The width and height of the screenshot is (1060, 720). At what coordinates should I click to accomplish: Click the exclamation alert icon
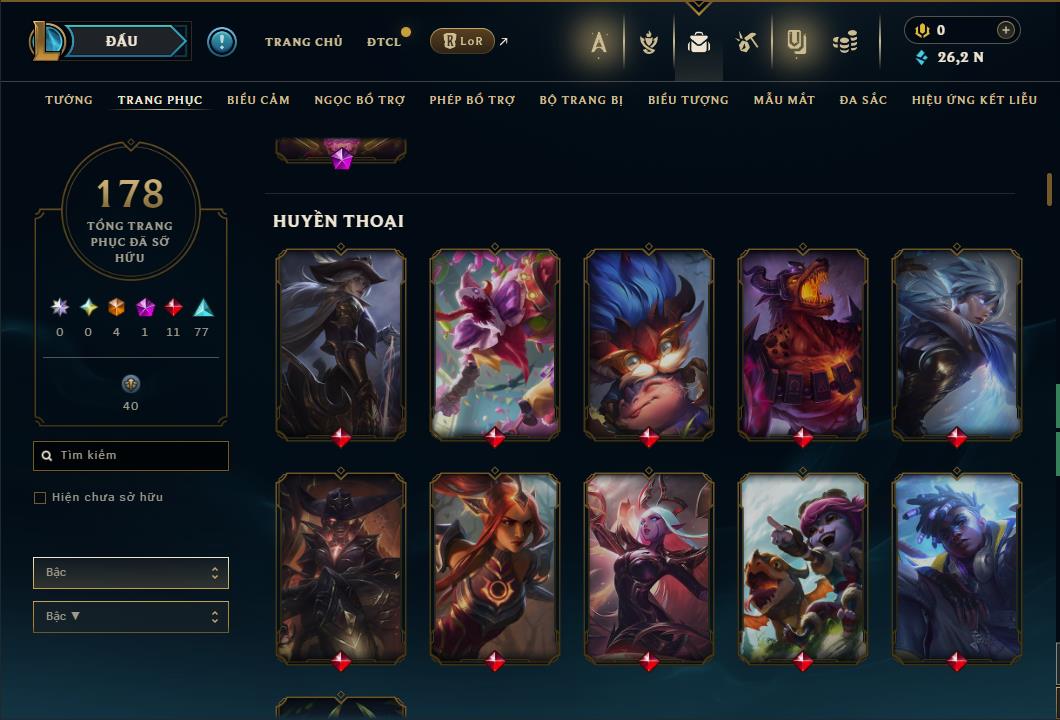click(222, 41)
